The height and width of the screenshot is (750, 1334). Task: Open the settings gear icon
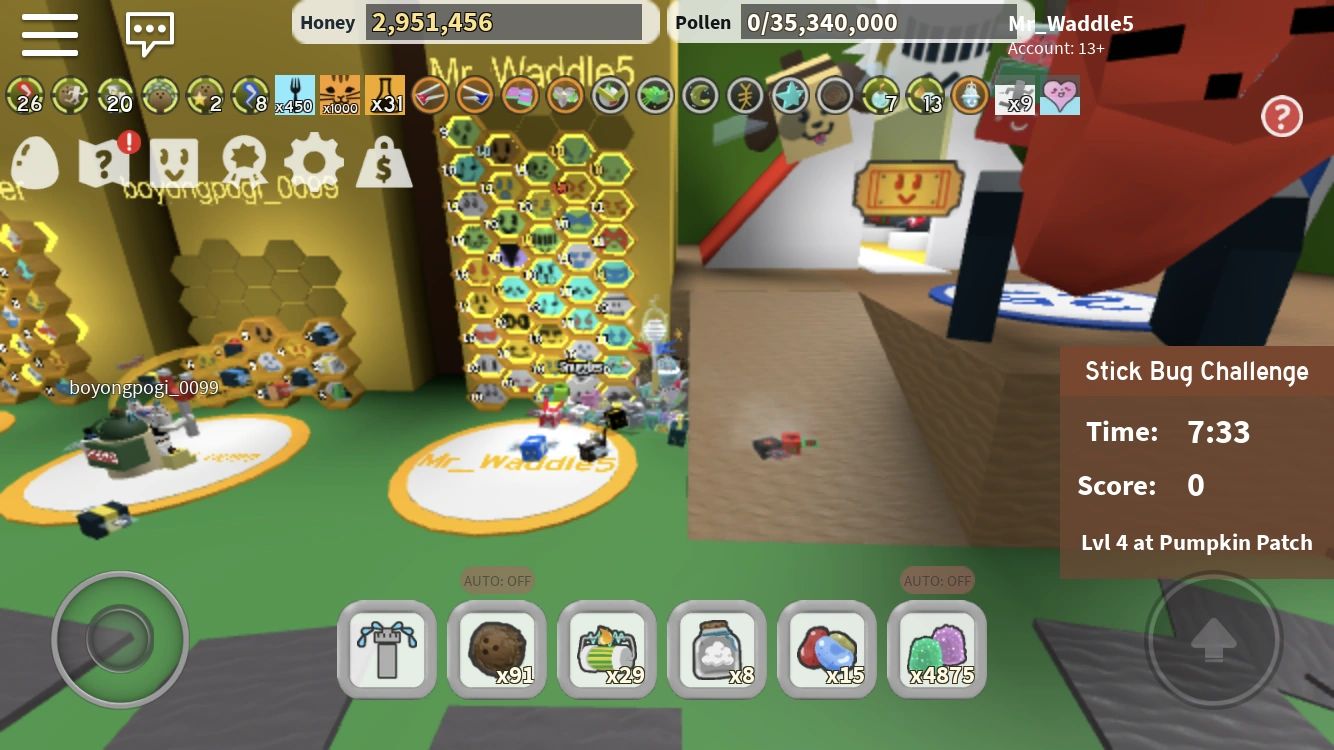click(313, 160)
